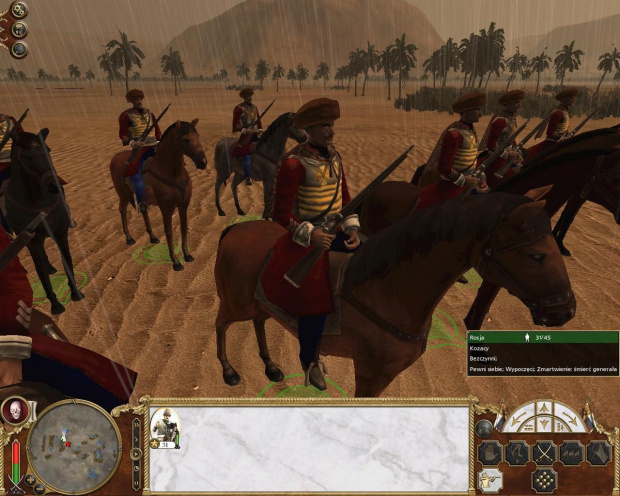This screenshot has height=496, width=620.
Task: Click the circular battlefield minimap
Action: click(x=74, y=445)
